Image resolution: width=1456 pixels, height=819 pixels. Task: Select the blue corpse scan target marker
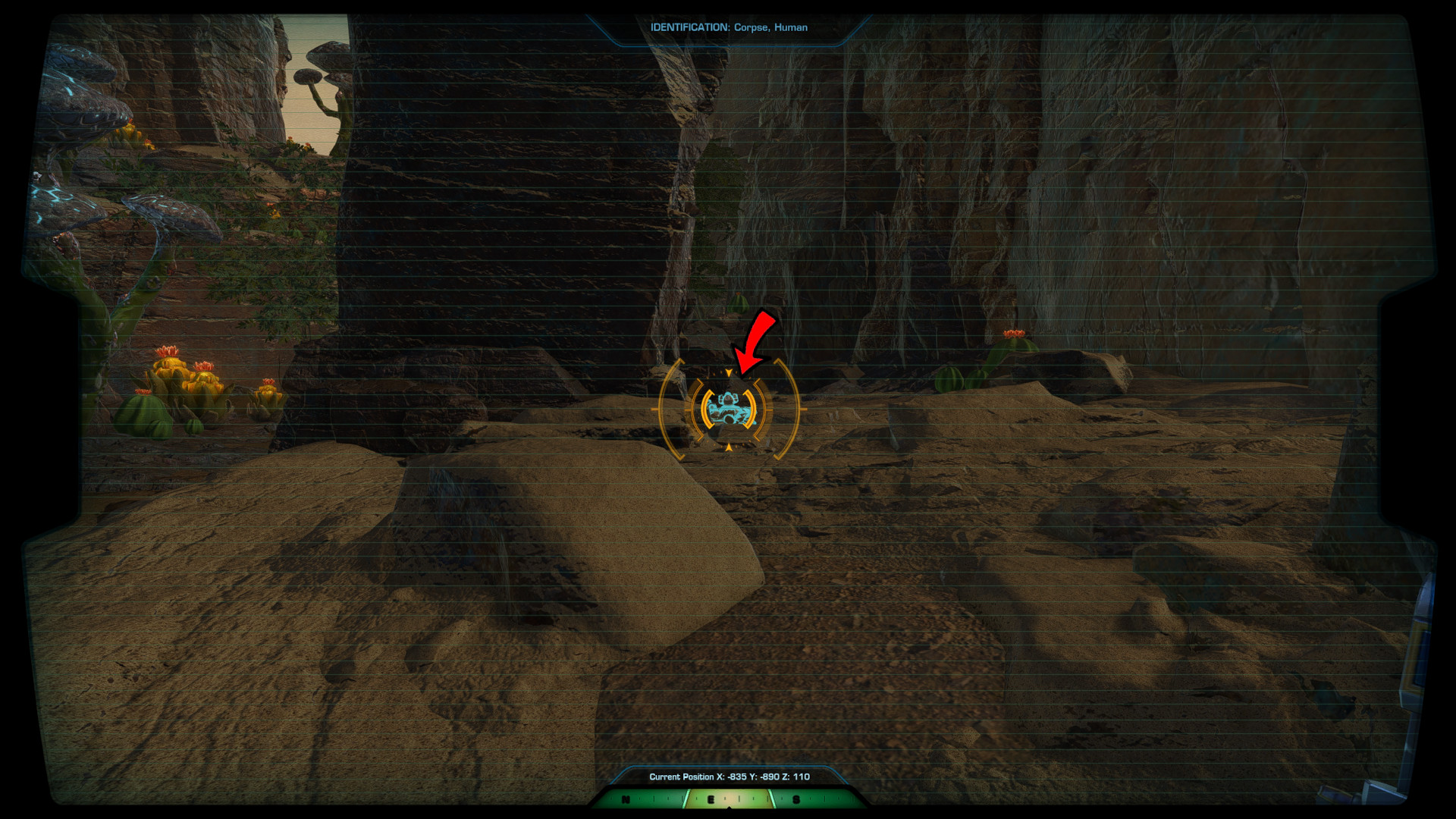pyautogui.click(x=729, y=409)
